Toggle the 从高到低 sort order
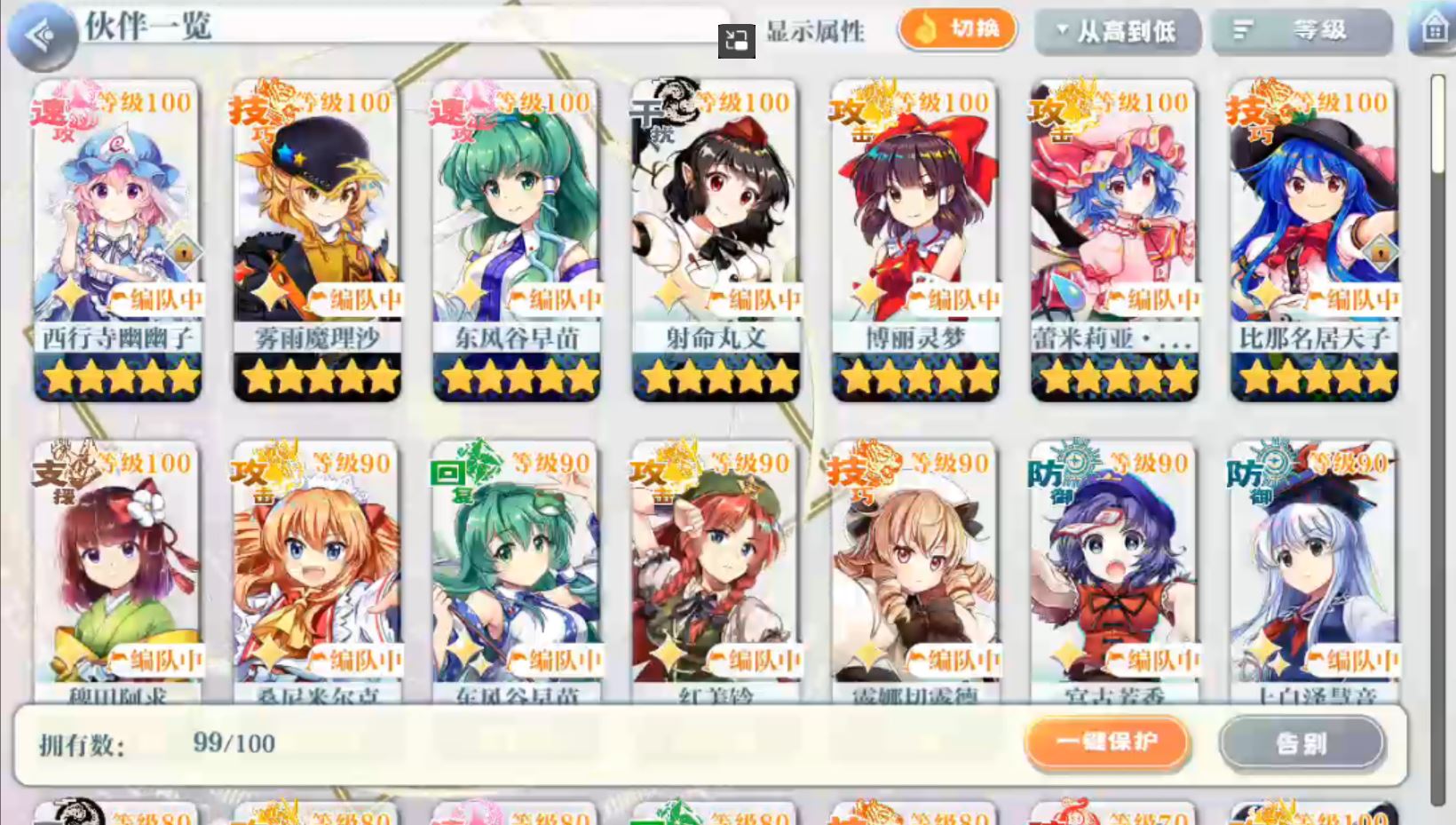 point(1117,32)
